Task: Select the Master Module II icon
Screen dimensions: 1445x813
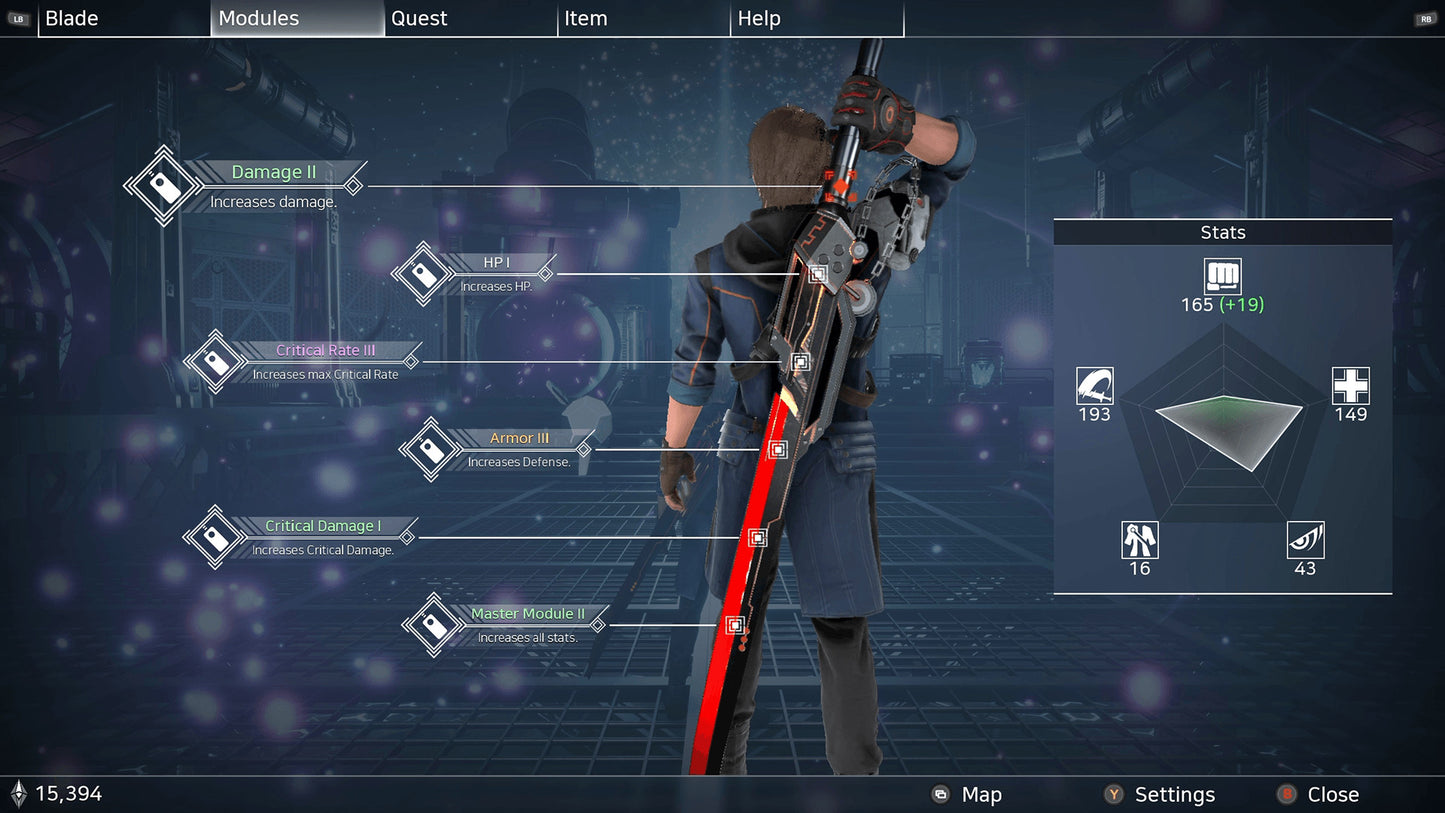Action: [x=433, y=624]
